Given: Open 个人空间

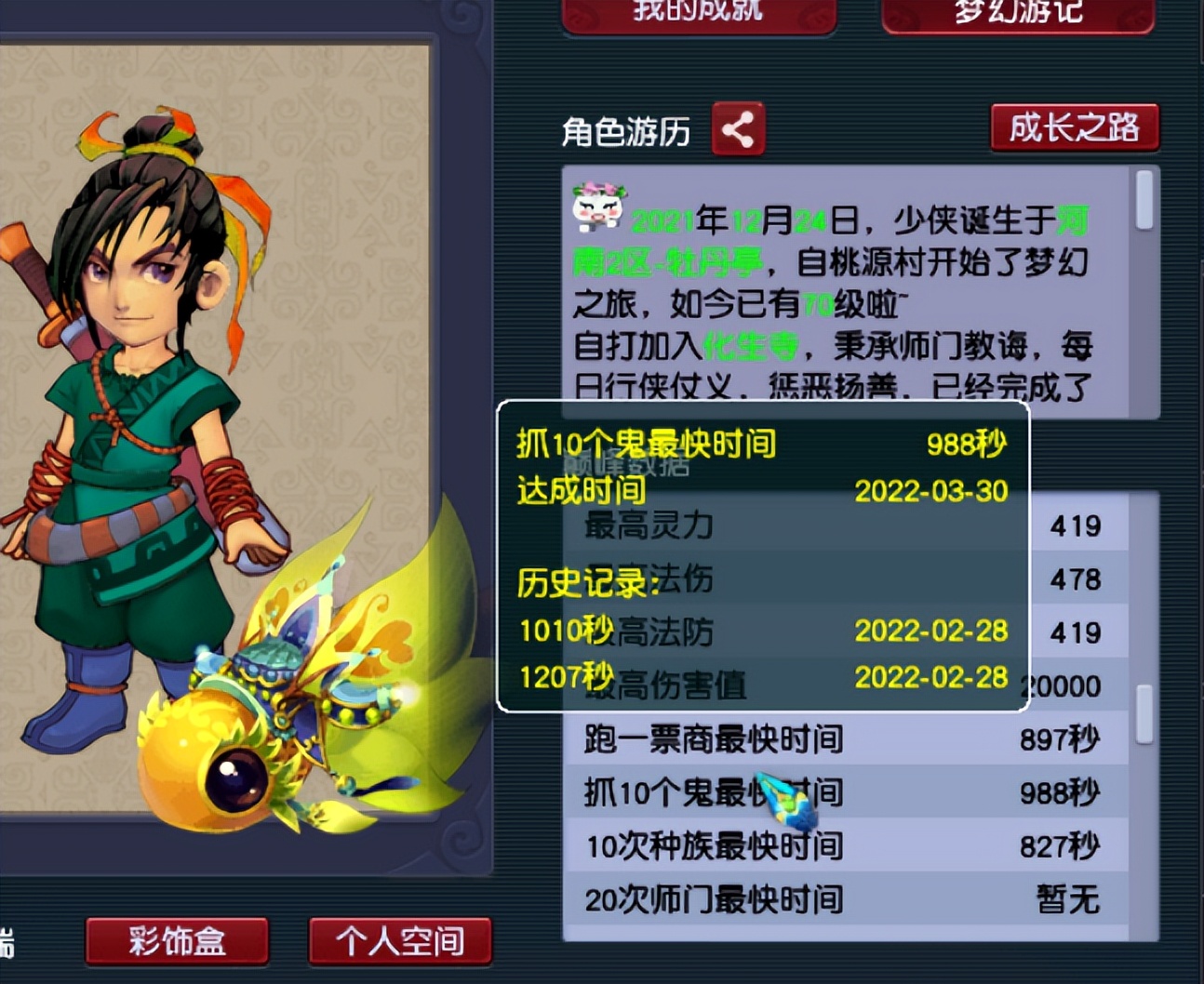Looking at the screenshot, I should [x=399, y=941].
